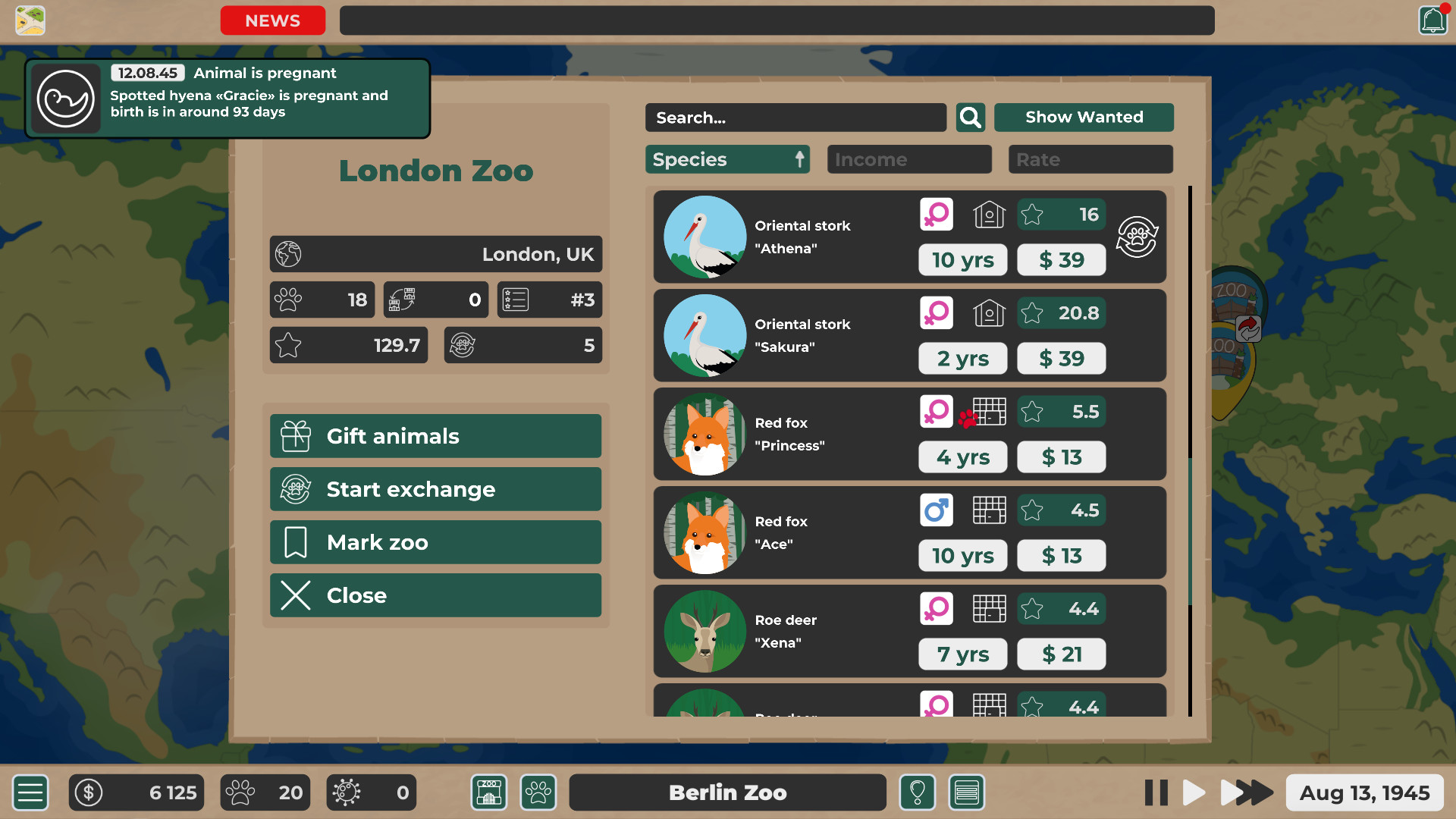Click the Search field above the animal list
The width and height of the screenshot is (1456, 819).
795,118
